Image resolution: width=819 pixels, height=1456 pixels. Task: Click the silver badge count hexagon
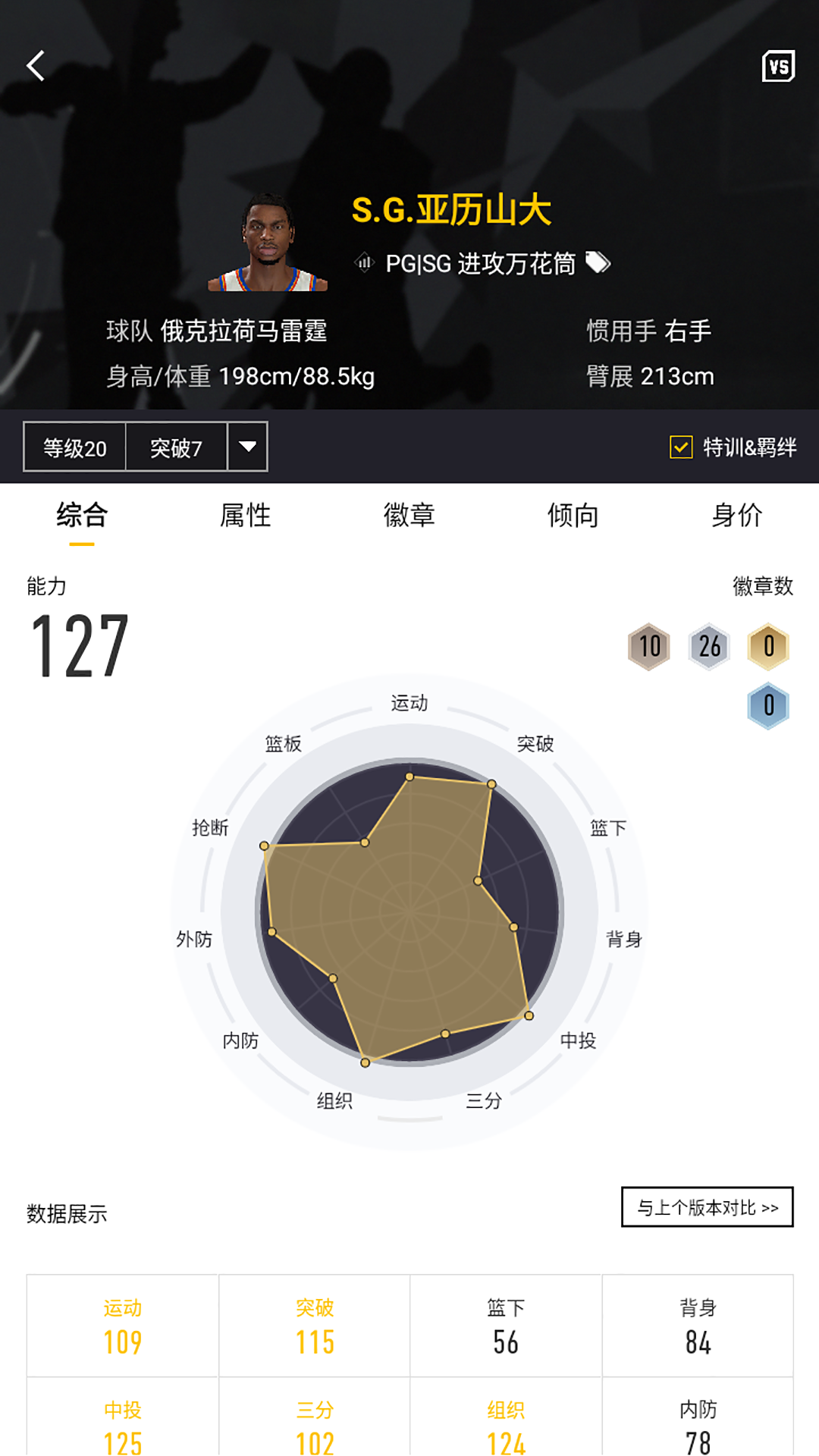pos(709,647)
